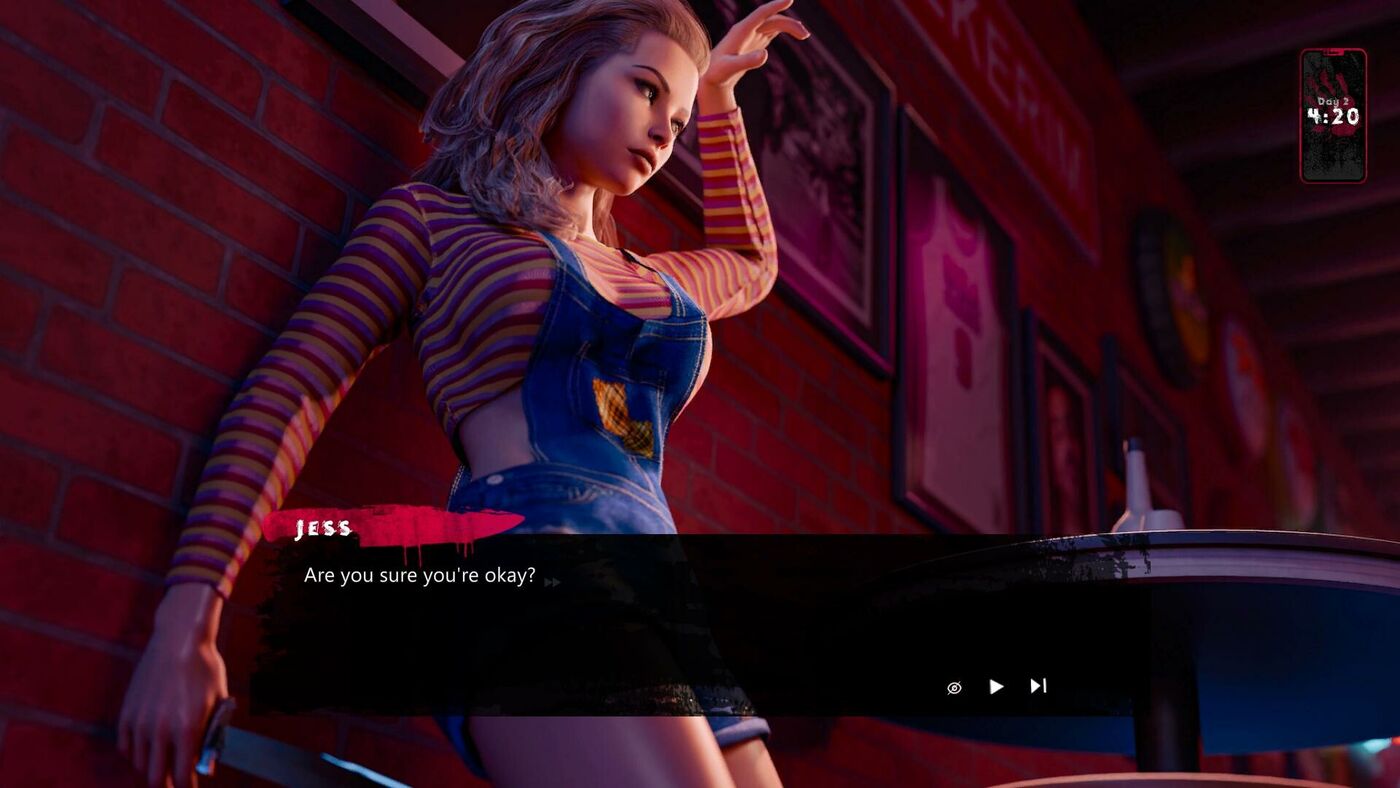1400x788 pixels.
Task: Advance Jess's dialogue line in the text box
Action: click(x=600, y=620)
